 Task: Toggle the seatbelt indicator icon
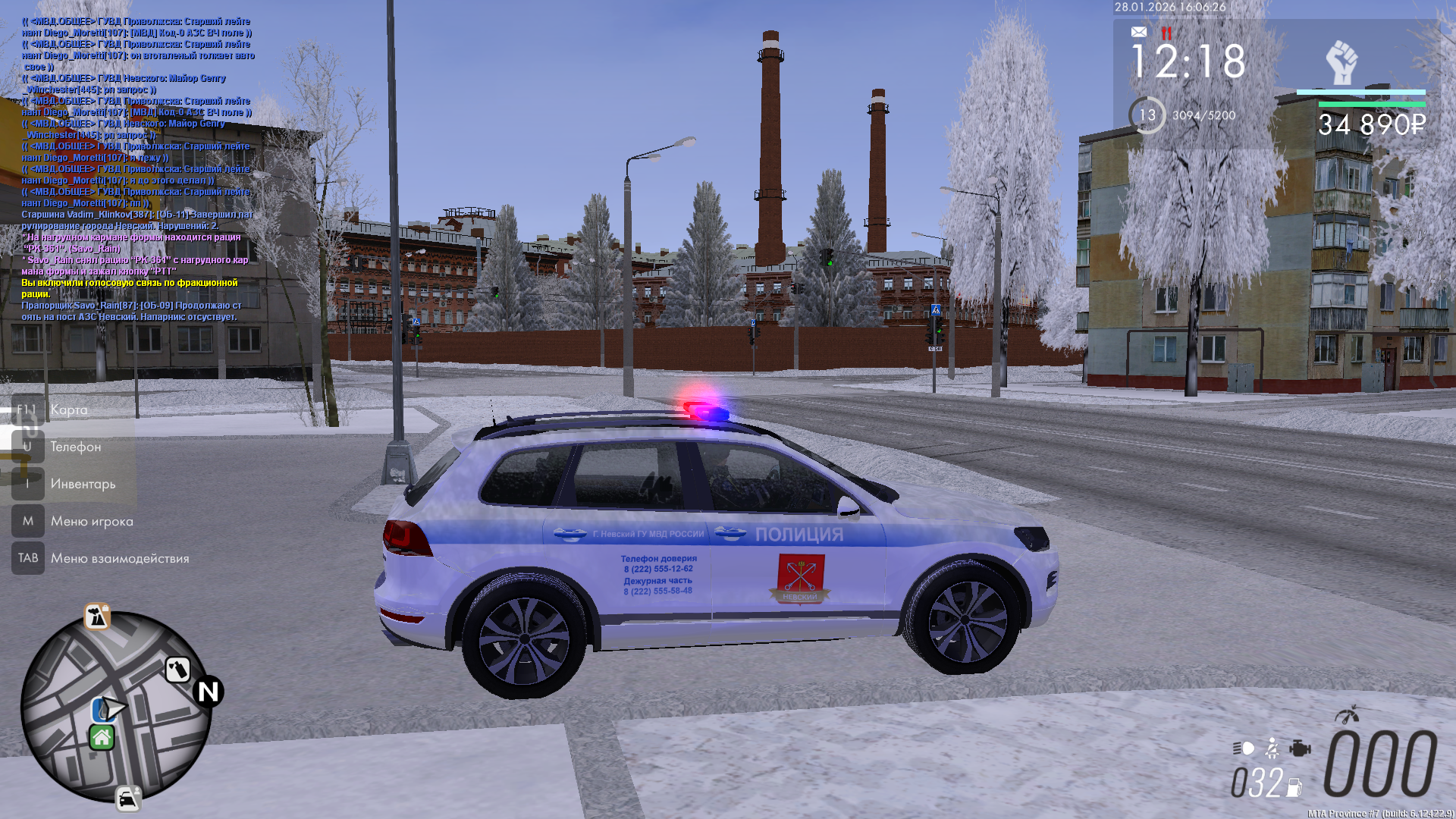coord(1272,748)
